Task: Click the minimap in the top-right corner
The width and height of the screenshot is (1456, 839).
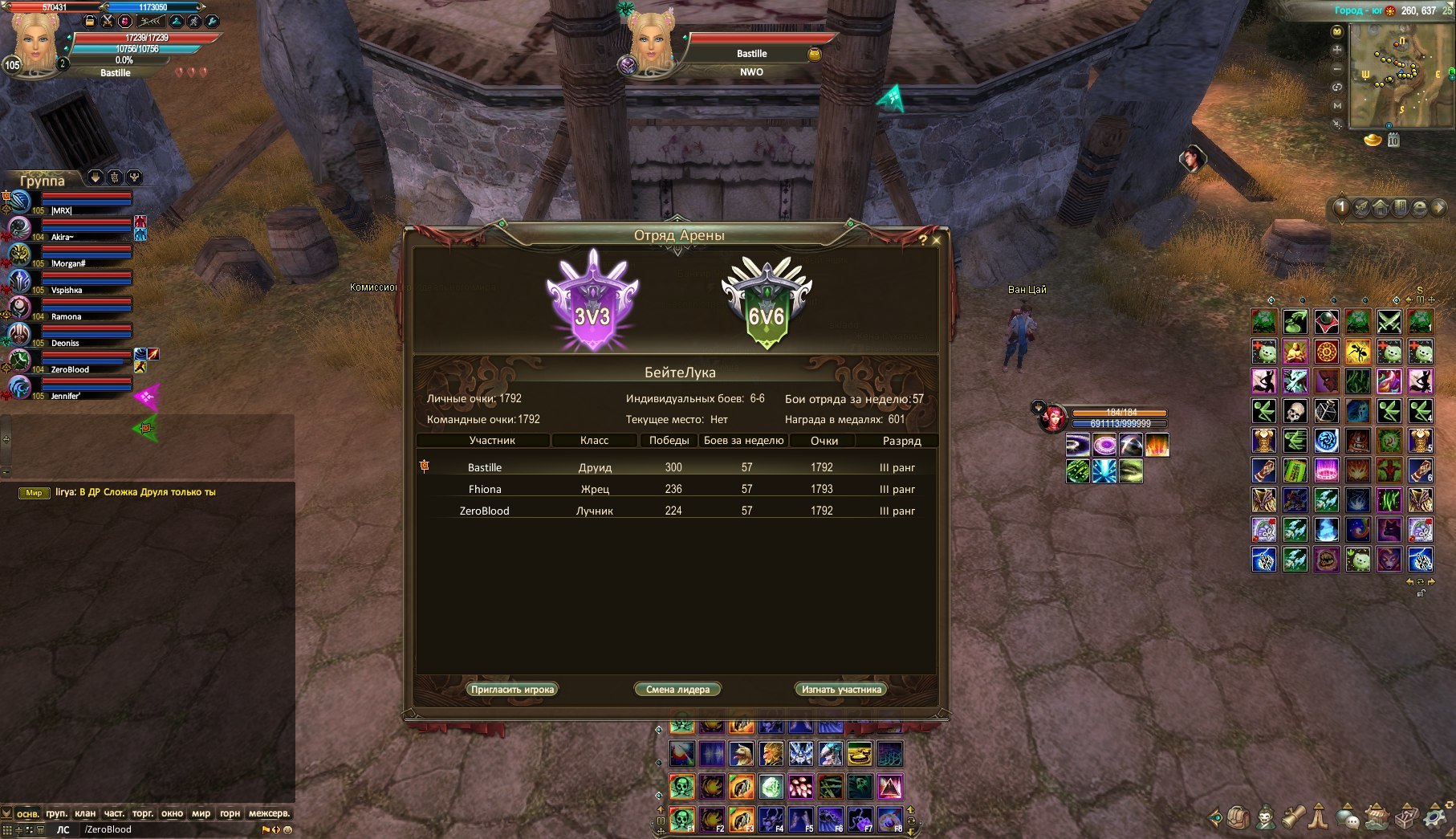Action: [1400, 75]
